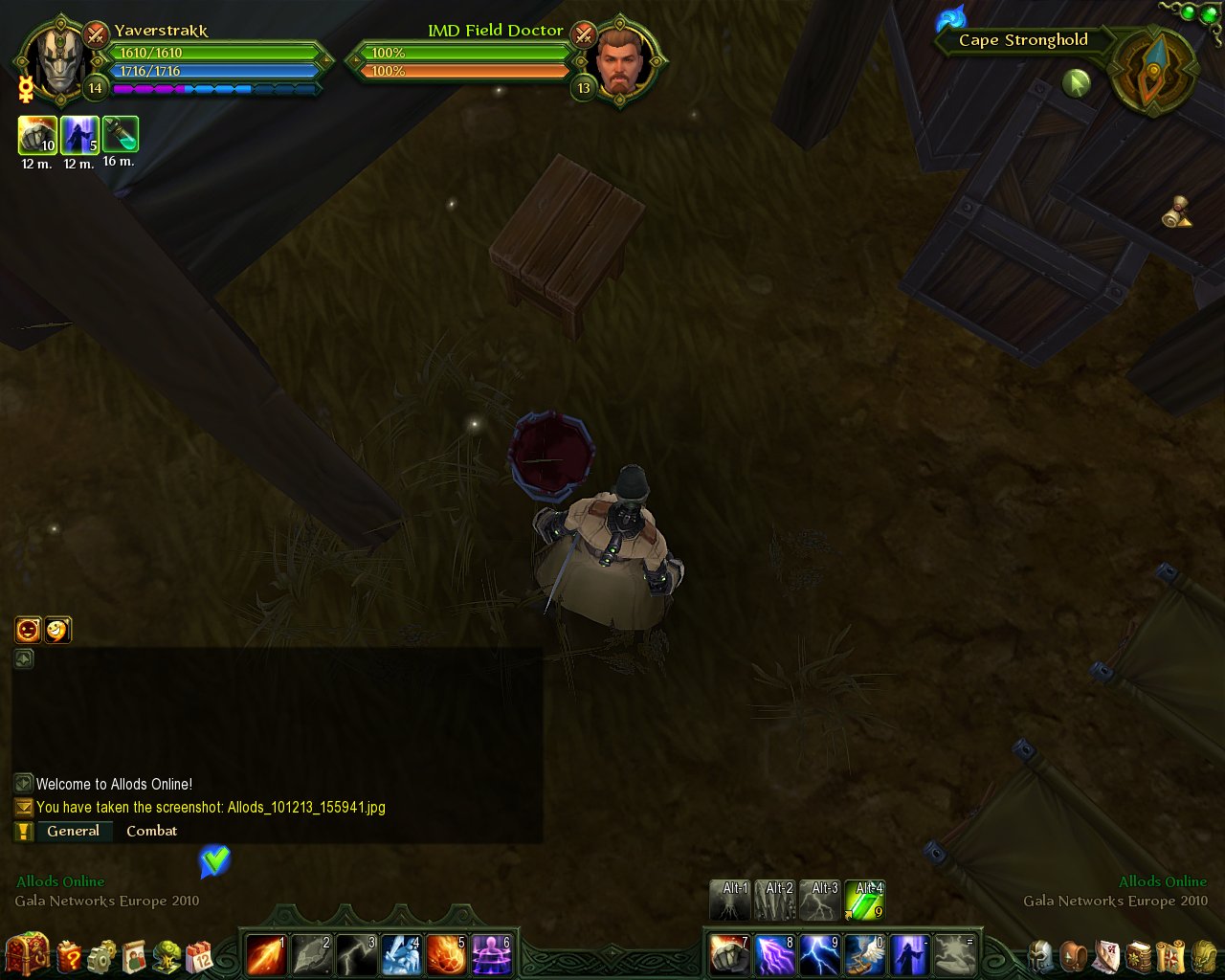The width and height of the screenshot is (1225, 980).
Task: Select the General chat tab
Action: [x=73, y=831]
